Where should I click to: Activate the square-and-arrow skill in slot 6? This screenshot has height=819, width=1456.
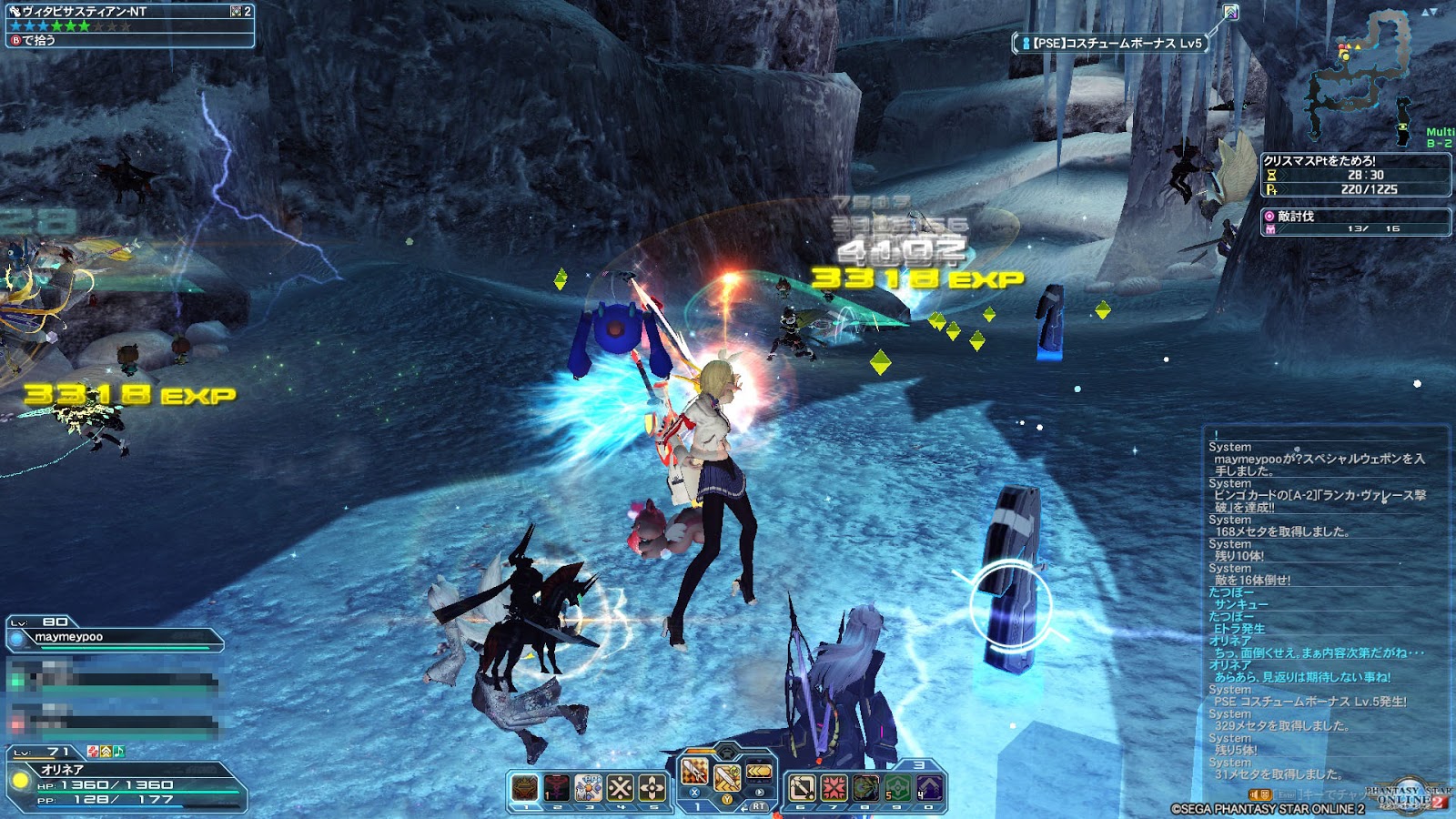pyautogui.click(x=802, y=787)
